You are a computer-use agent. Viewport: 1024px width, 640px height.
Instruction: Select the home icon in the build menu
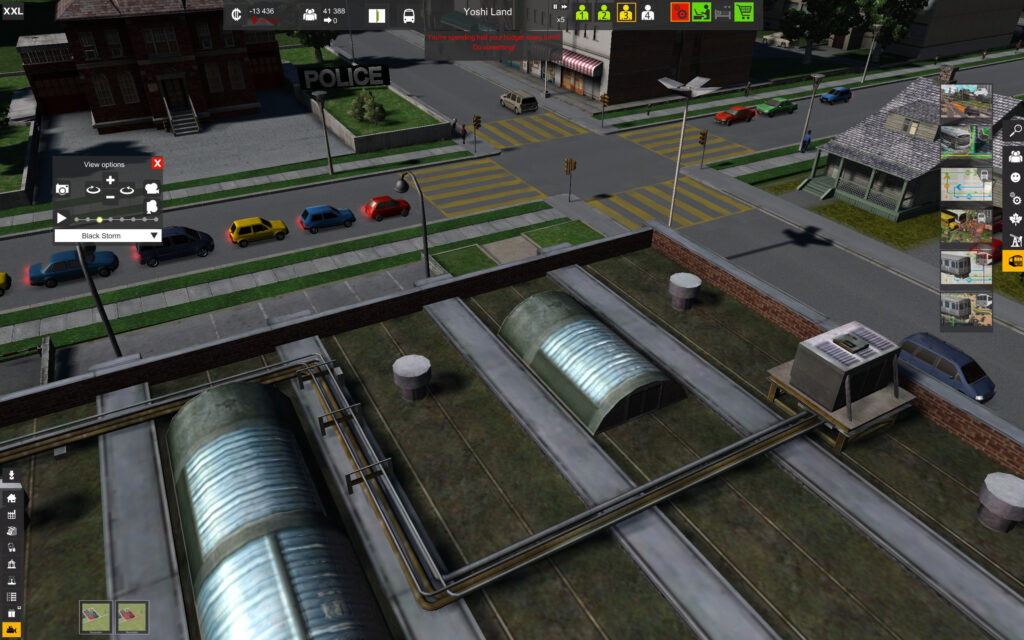coord(12,497)
